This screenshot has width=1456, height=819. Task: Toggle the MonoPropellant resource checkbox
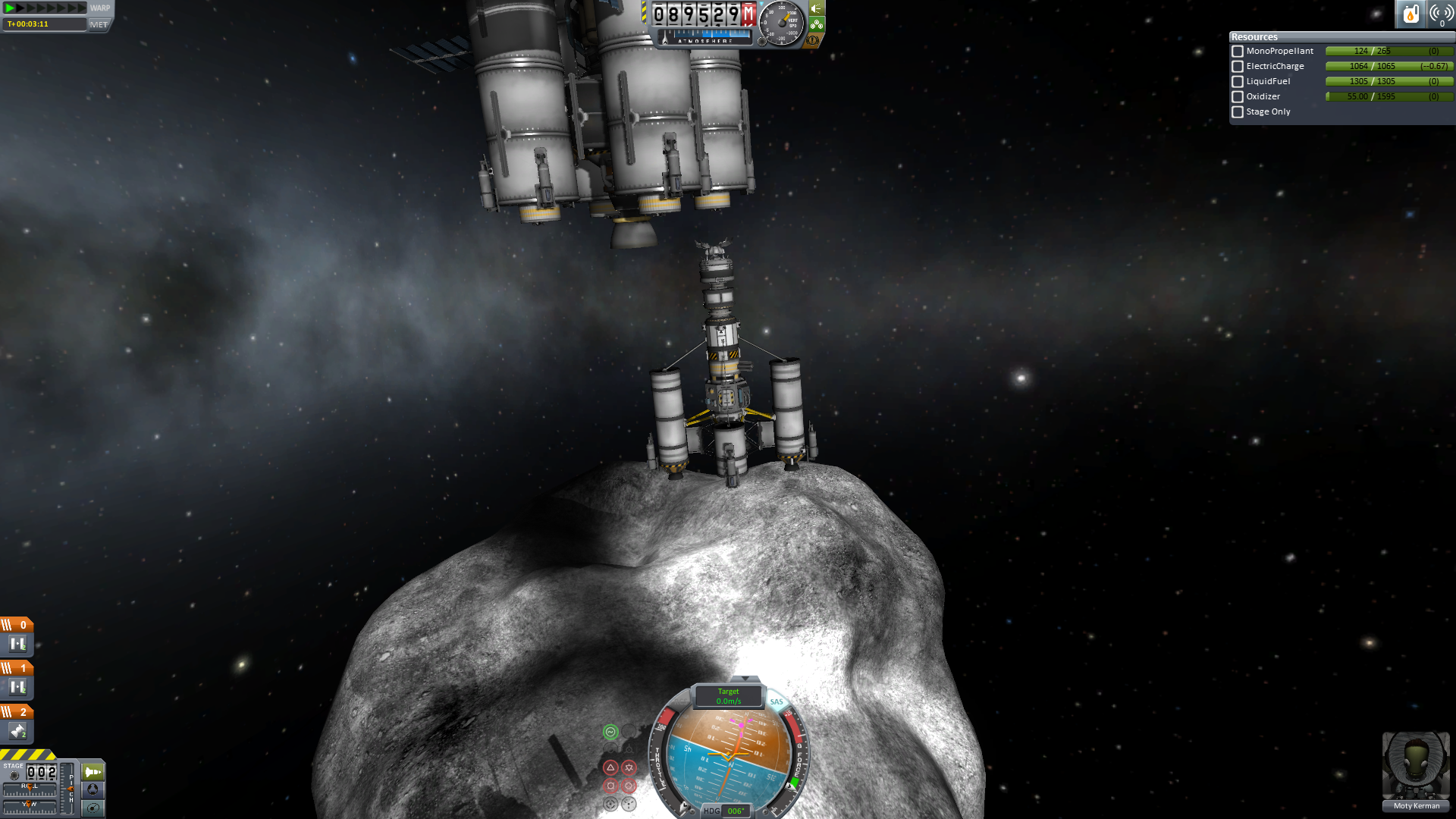(1238, 52)
